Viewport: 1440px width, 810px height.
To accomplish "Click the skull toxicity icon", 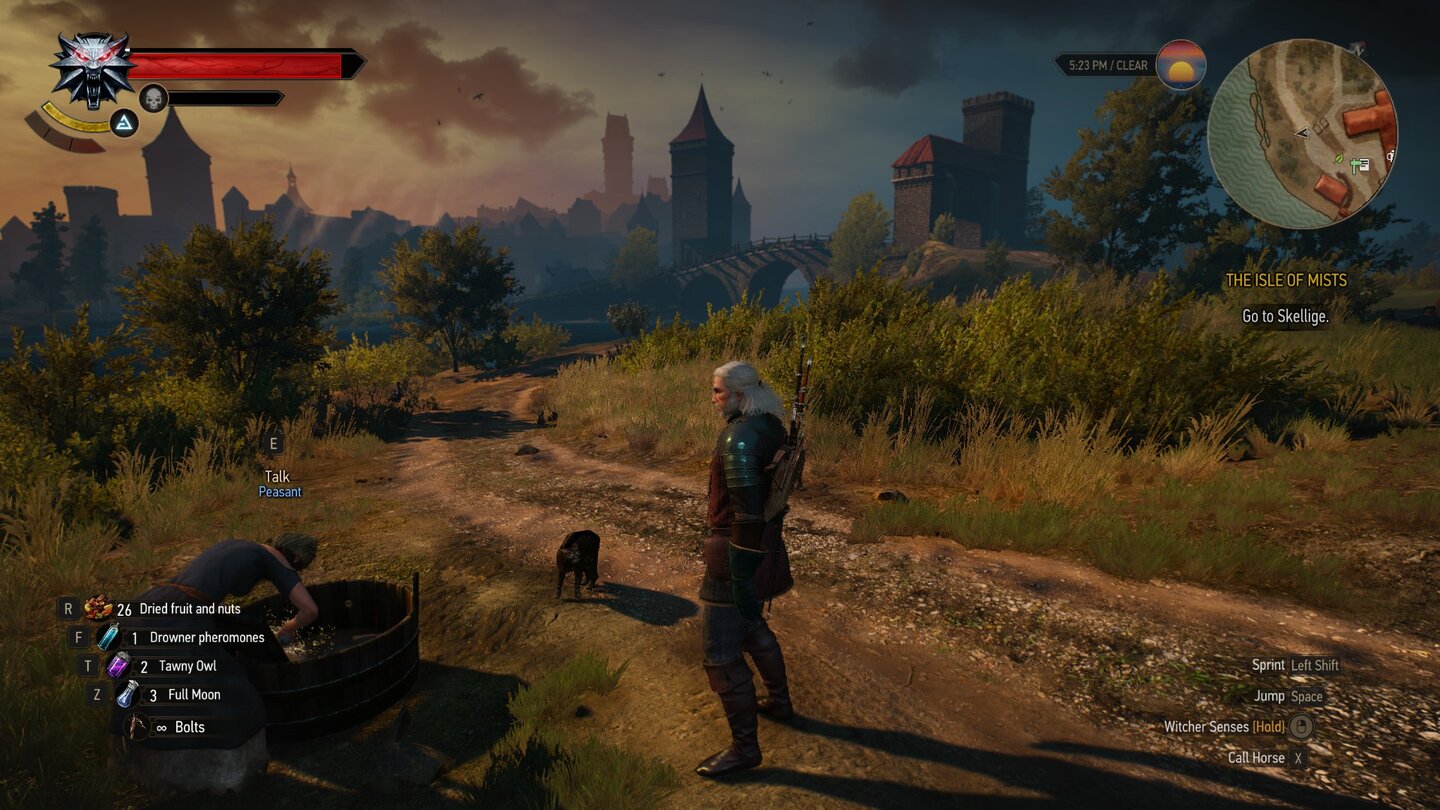I will (153, 98).
